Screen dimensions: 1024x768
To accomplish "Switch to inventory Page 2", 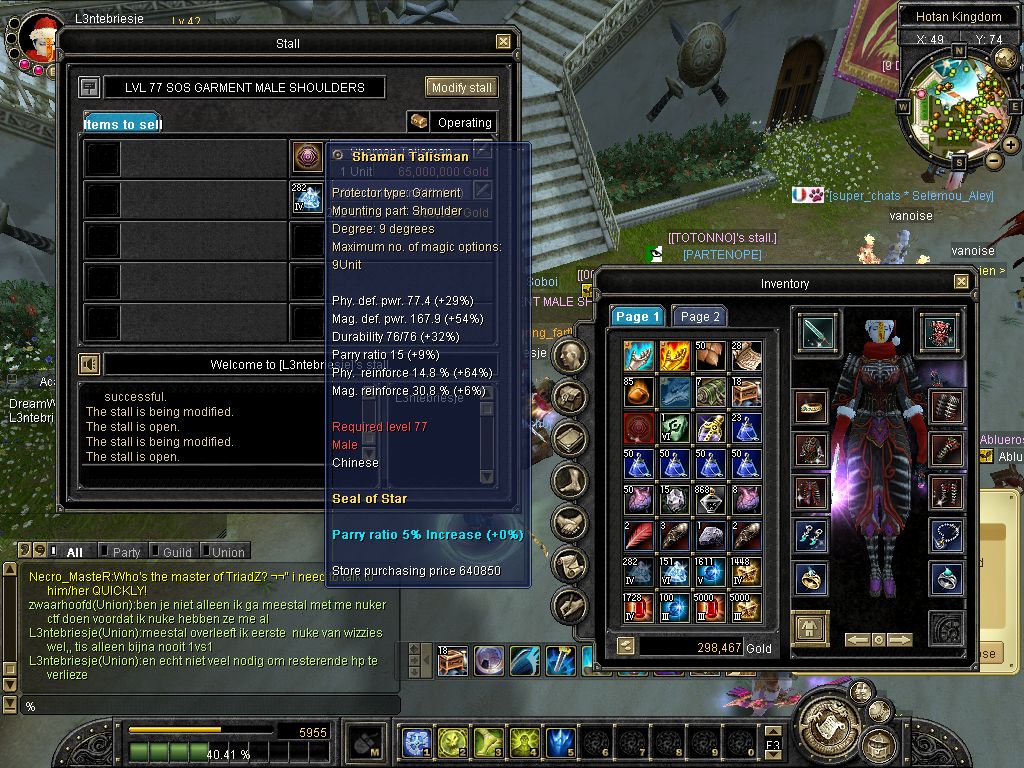I will click(700, 317).
